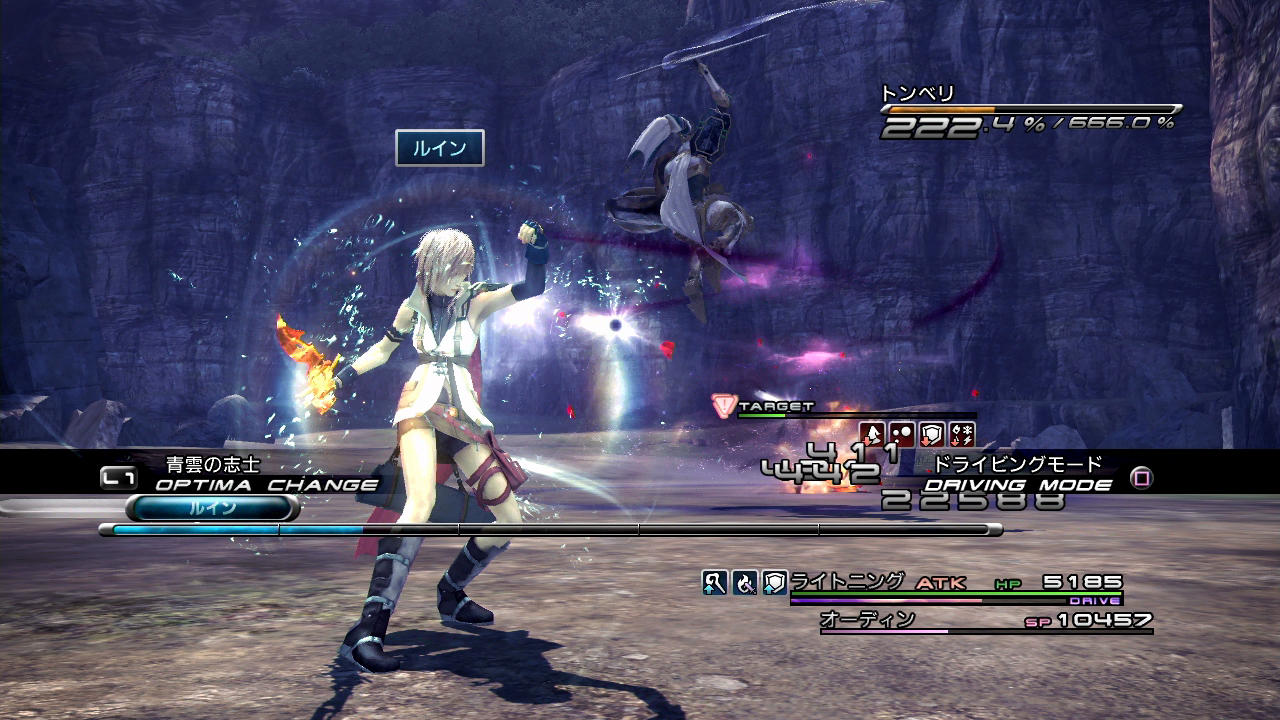This screenshot has width=1280, height=720.
Task: Select the Optima Change command
Action: pos(266,485)
